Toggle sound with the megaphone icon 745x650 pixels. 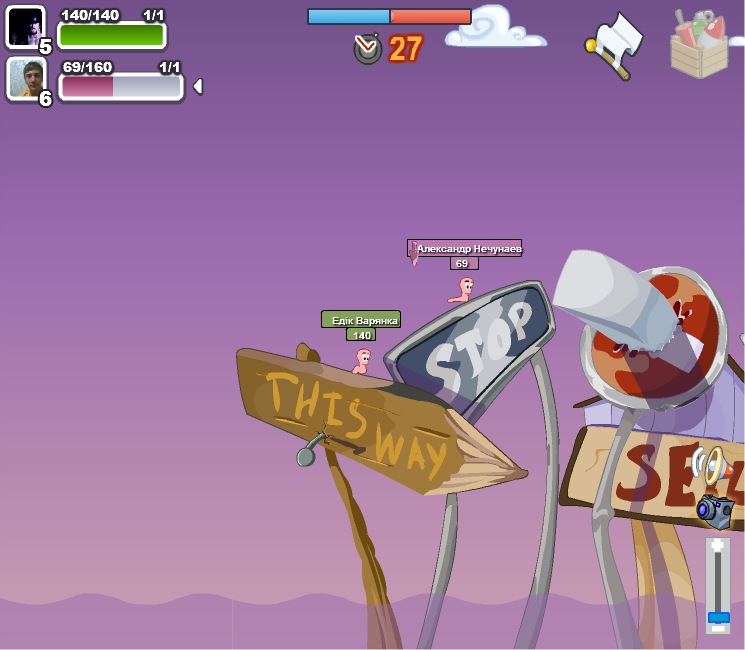pos(709,464)
